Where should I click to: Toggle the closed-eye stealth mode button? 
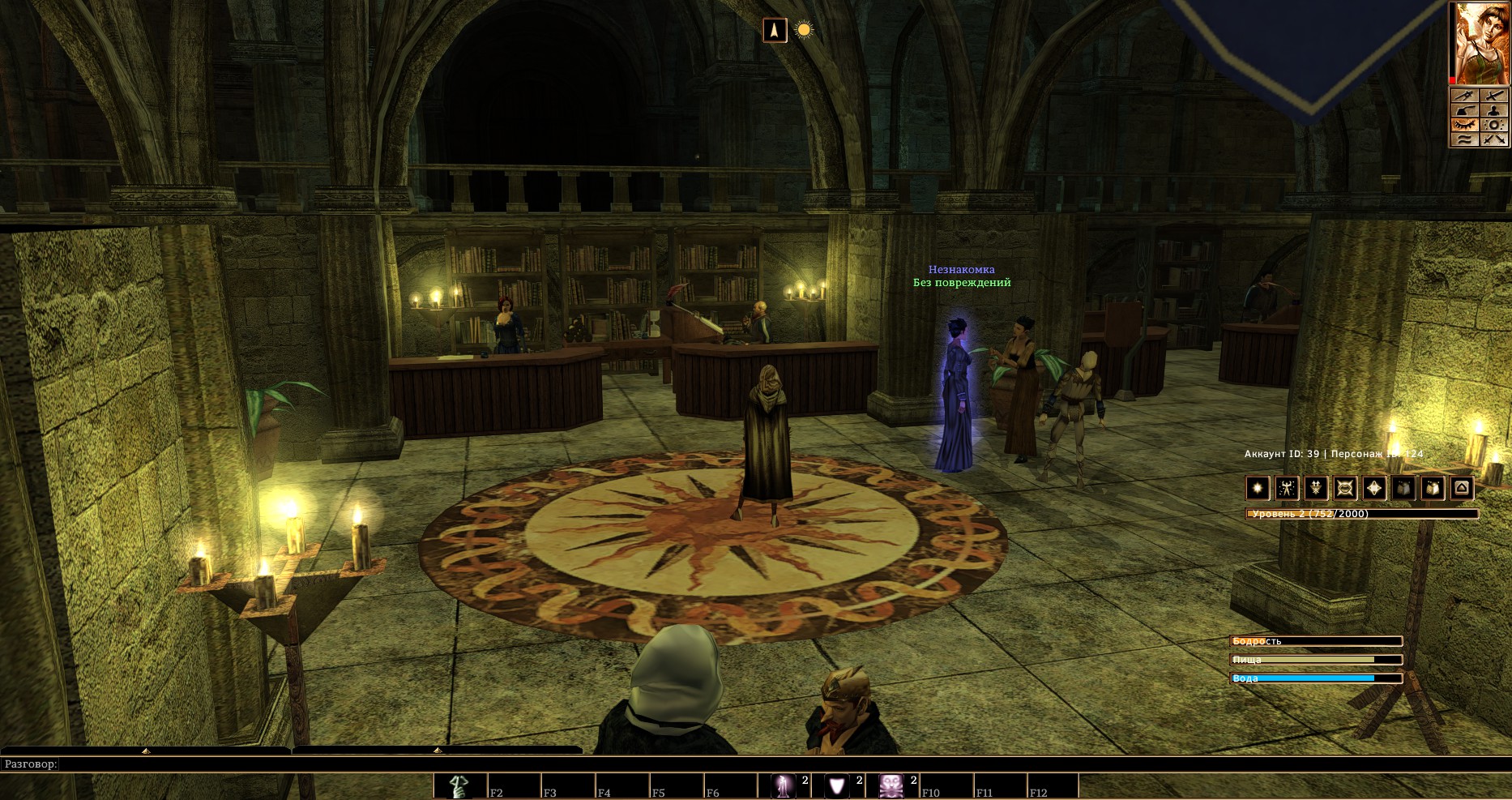point(1463,125)
